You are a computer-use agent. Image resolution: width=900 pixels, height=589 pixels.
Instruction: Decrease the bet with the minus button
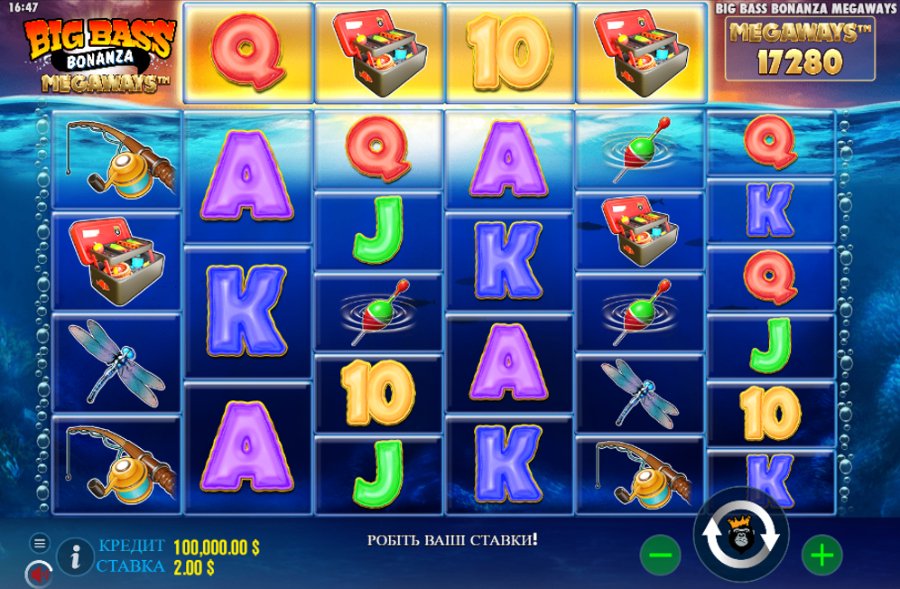click(660, 554)
